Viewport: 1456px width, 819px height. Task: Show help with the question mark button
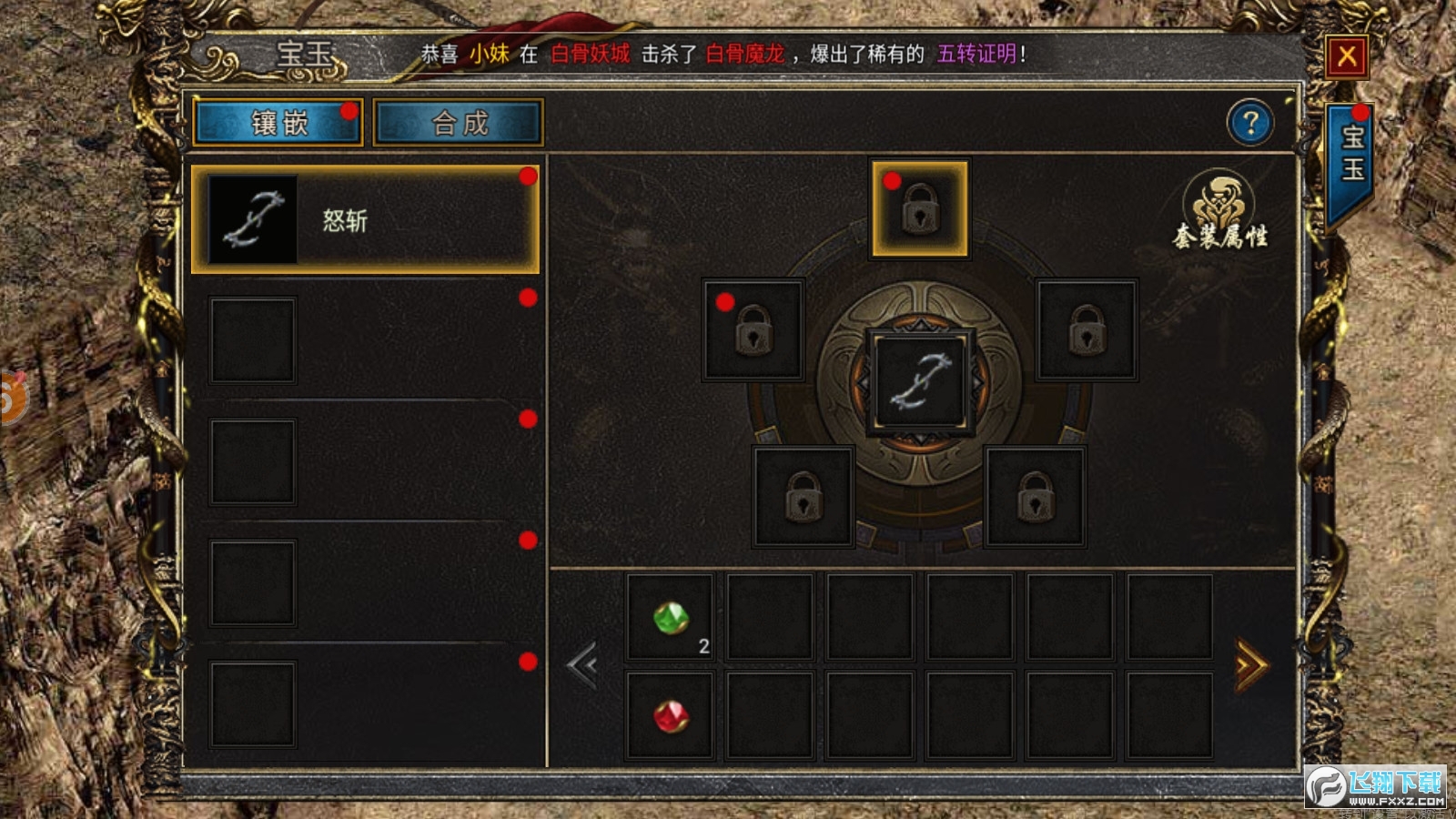click(x=1250, y=123)
